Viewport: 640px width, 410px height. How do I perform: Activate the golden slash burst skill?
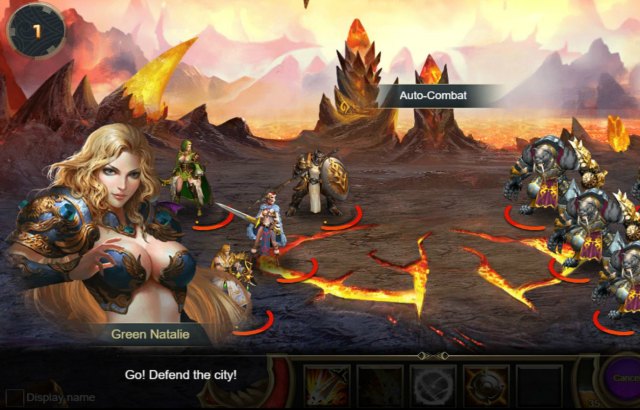[x=326, y=386]
